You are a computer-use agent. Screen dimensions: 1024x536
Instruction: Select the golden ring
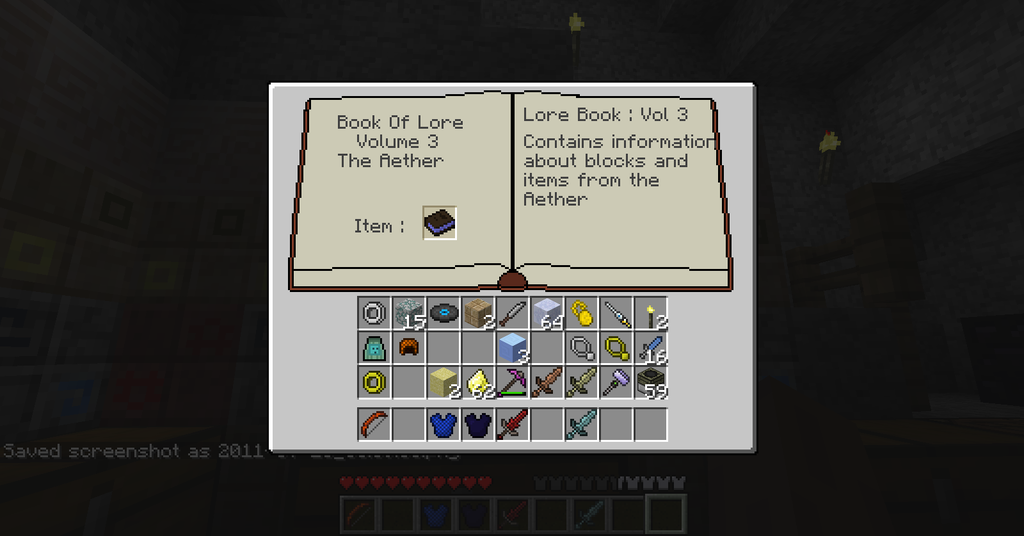(374, 382)
